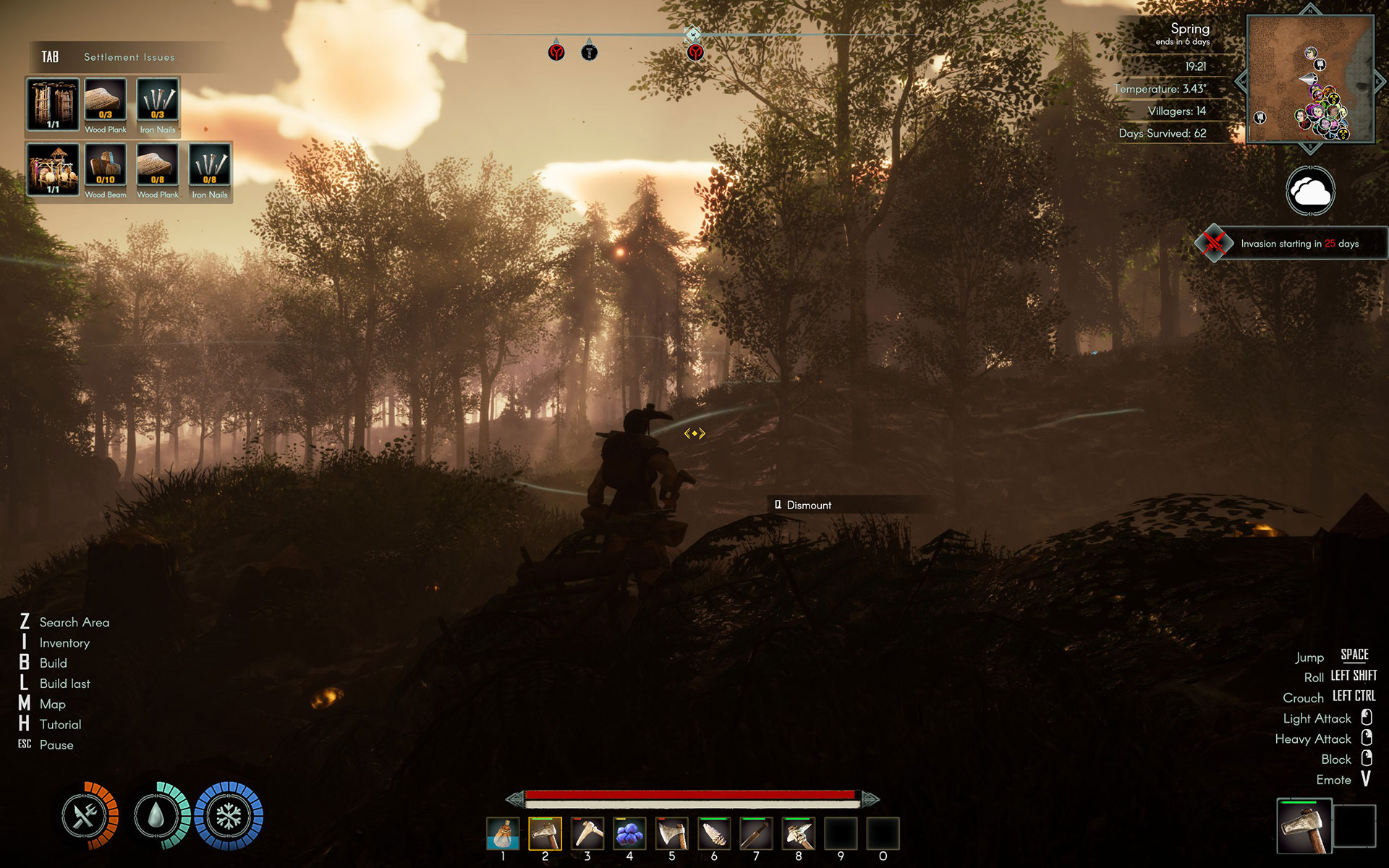The height and width of the screenshot is (868, 1389).
Task: Select the highlighted hammer in hotbar slot 2
Action: tap(545, 834)
